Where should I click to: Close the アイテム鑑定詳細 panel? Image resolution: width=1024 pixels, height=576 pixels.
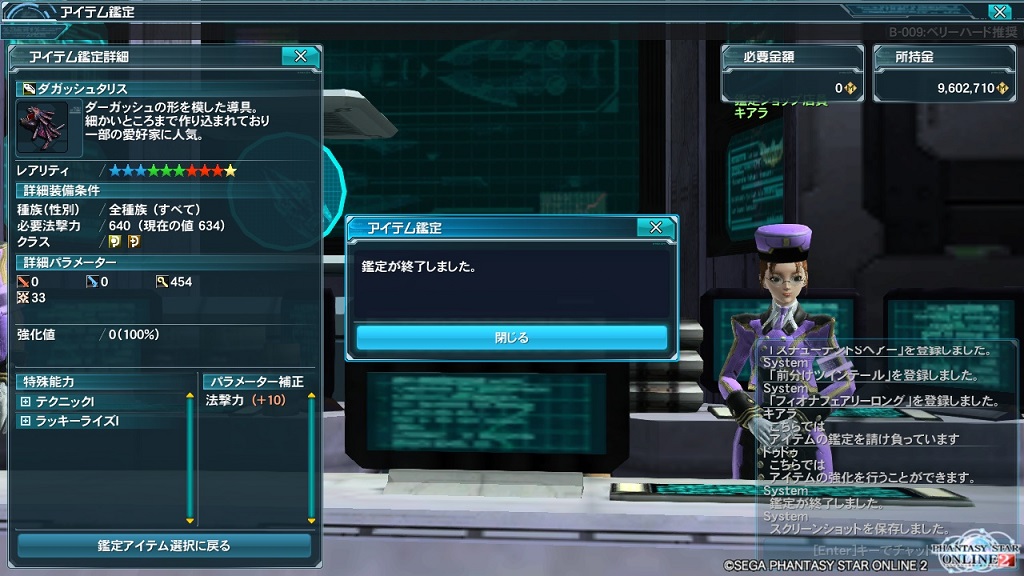300,57
